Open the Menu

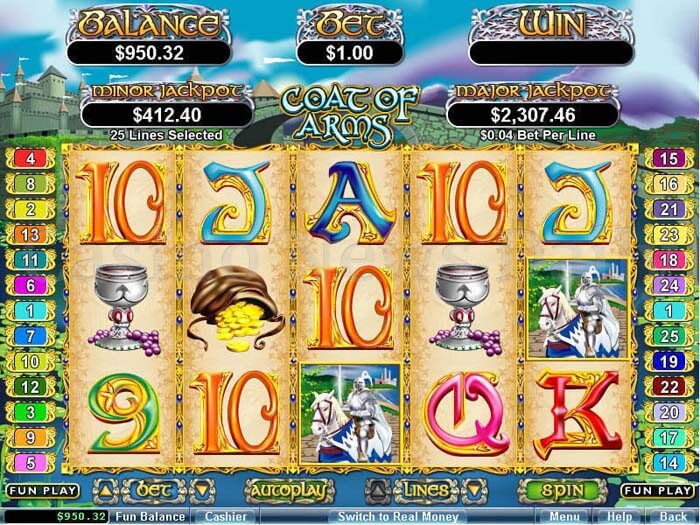click(564, 516)
